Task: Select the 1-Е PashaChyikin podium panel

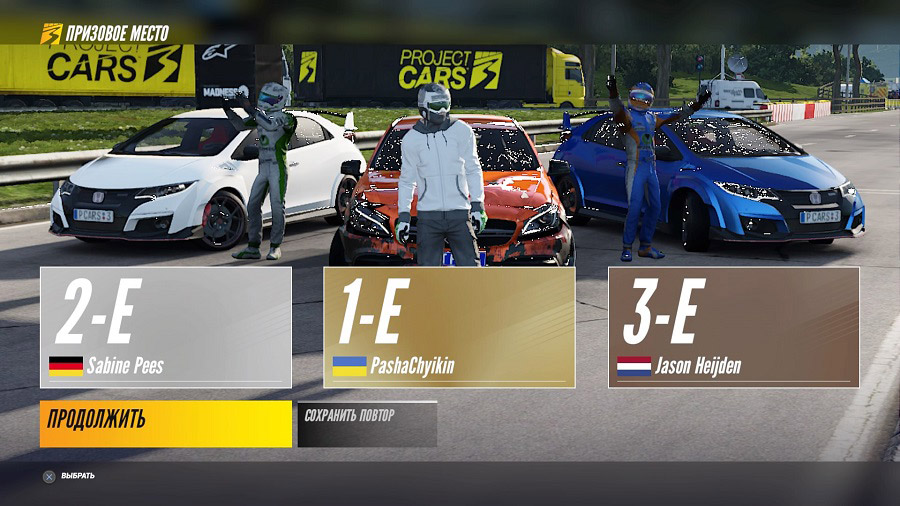Action: click(x=449, y=327)
